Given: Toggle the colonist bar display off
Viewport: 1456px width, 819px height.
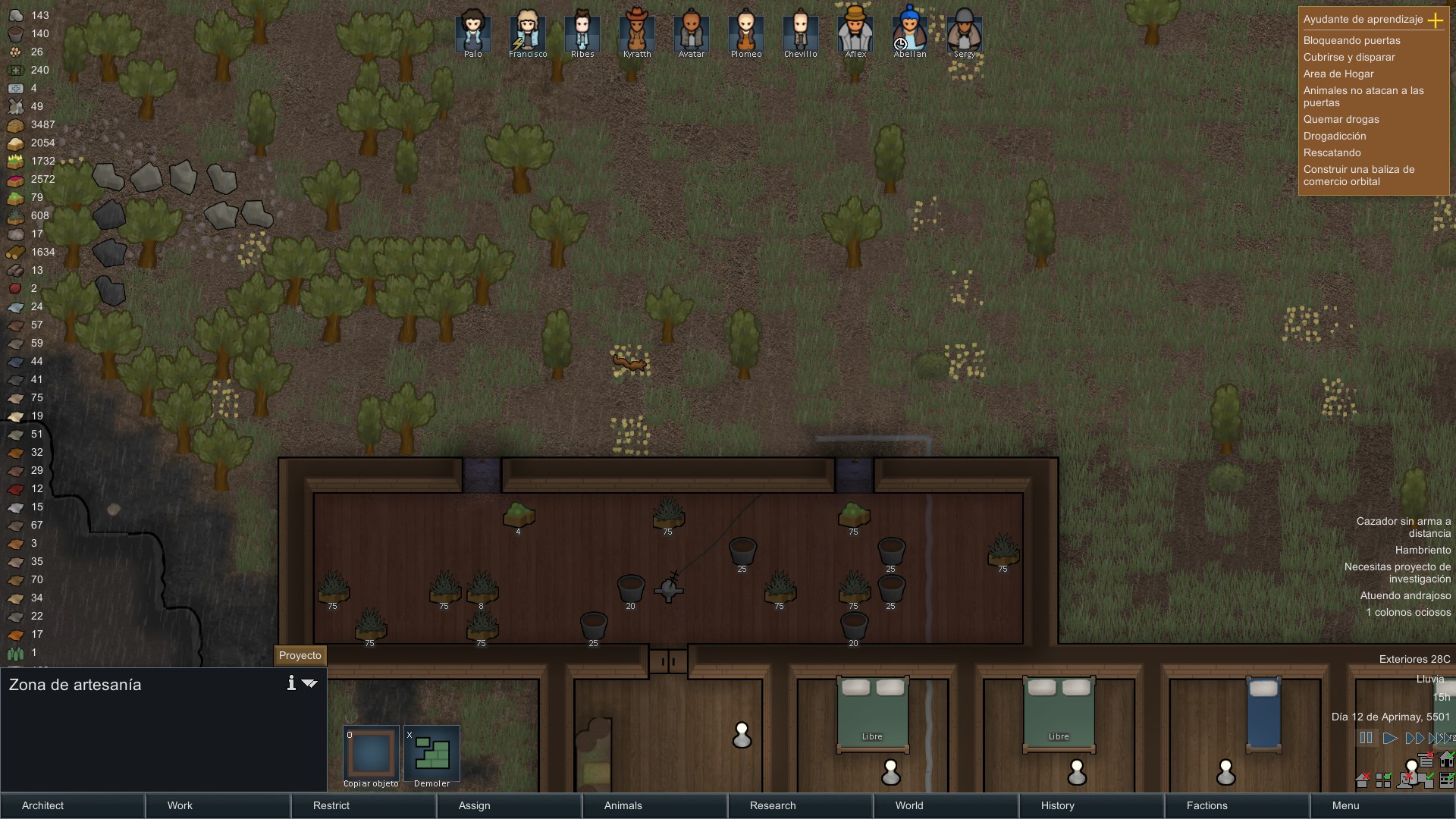Looking at the screenshot, I should [1406, 780].
